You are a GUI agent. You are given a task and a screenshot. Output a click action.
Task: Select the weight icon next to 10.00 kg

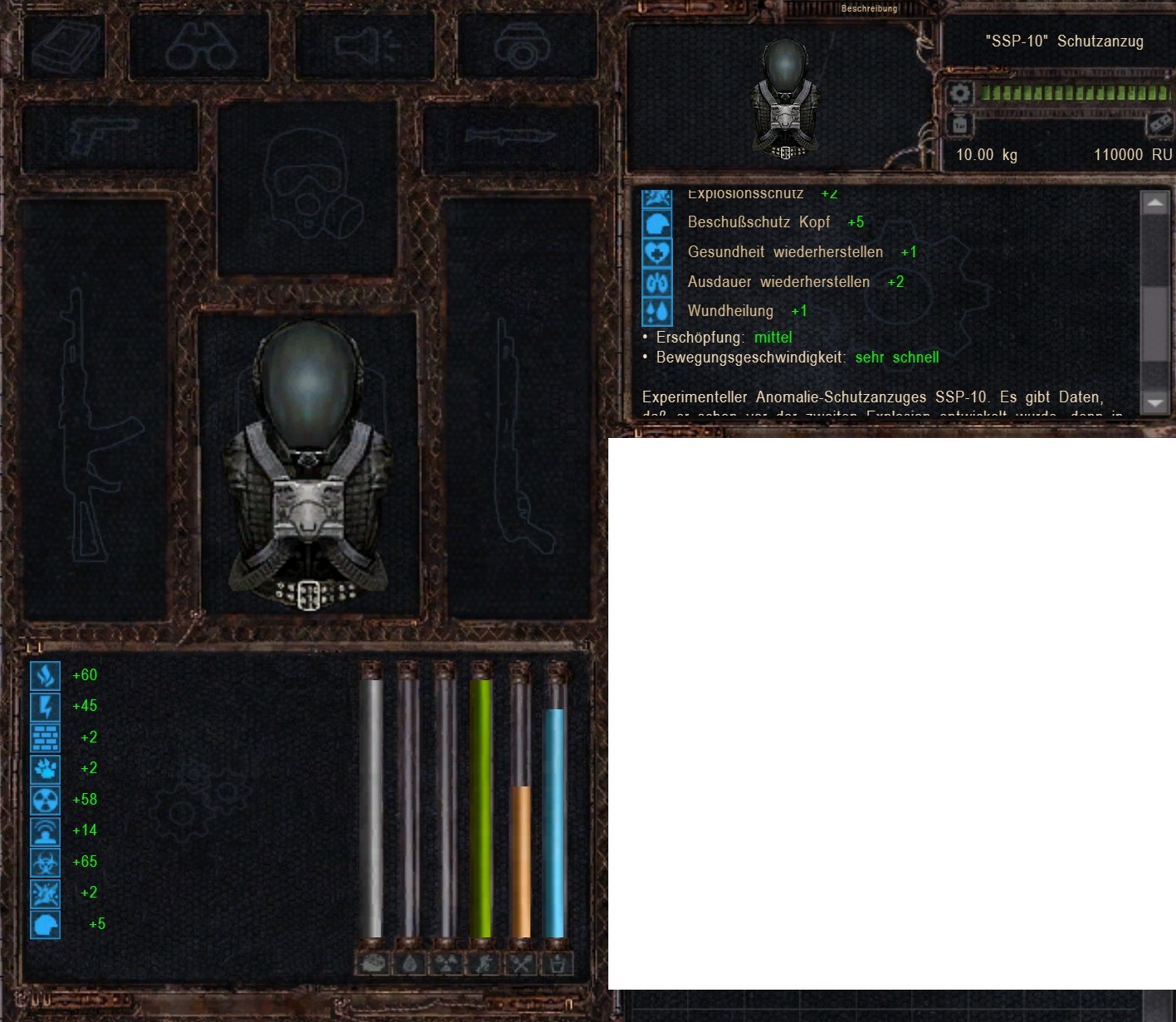pyautogui.click(x=959, y=124)
